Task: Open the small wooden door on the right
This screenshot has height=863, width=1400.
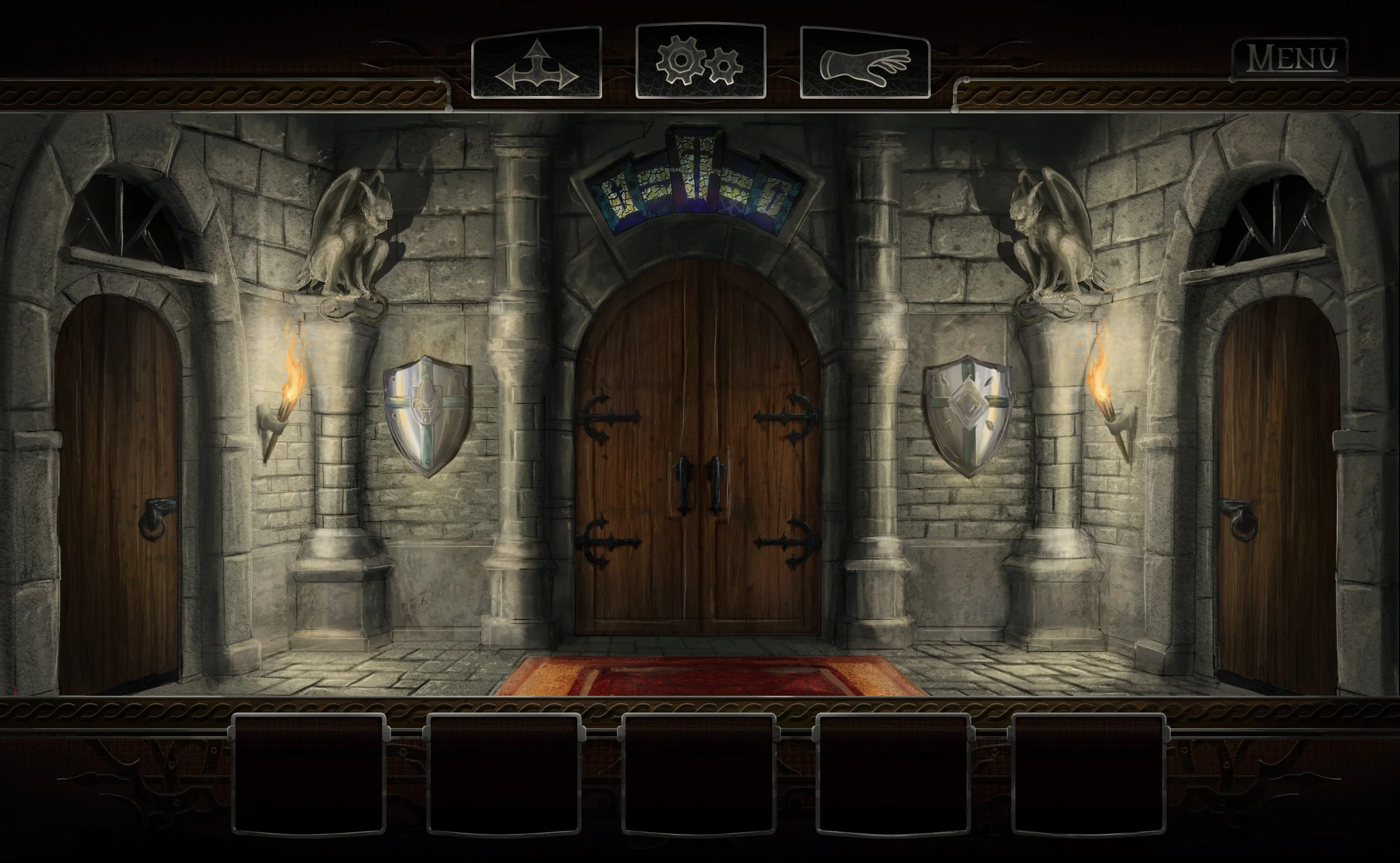Action: coord(1281,485)
